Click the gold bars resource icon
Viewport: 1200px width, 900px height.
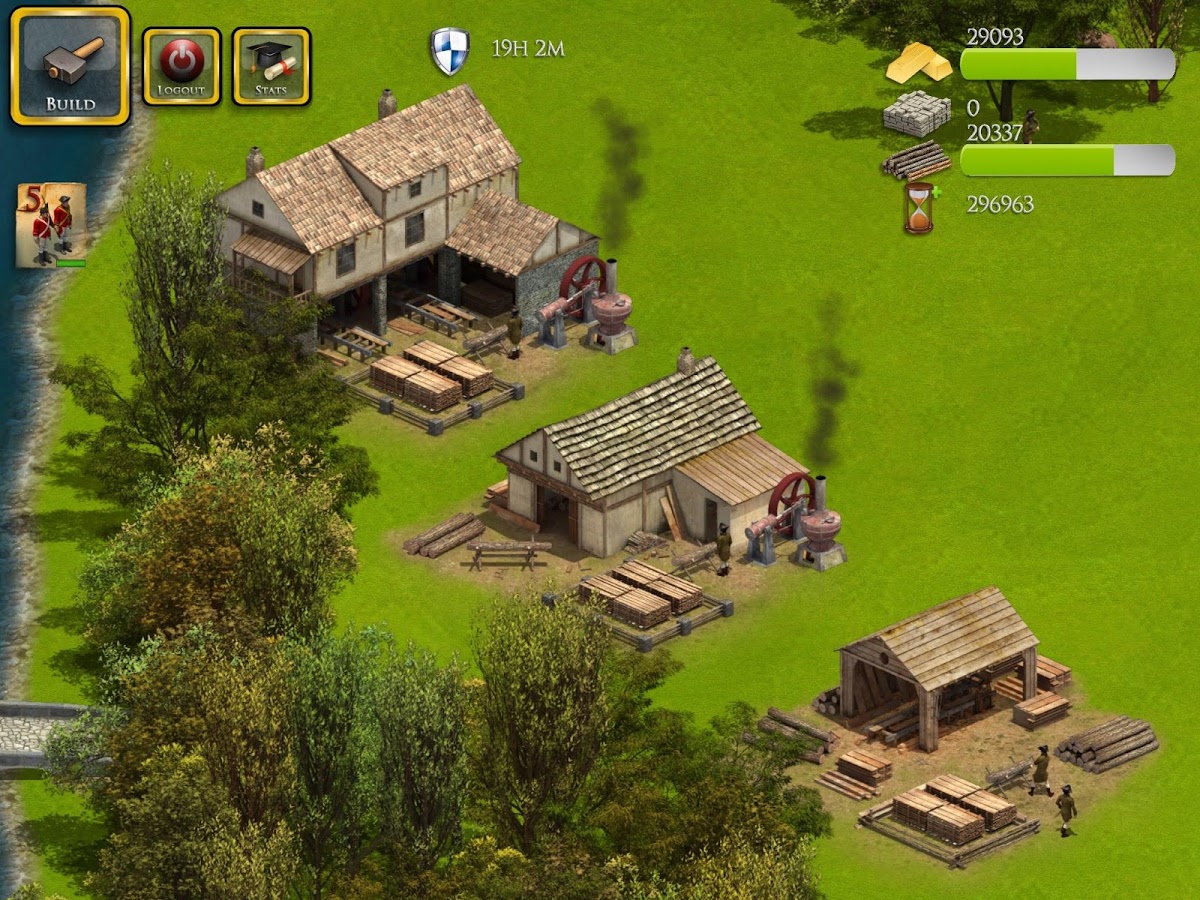[918, 64]
